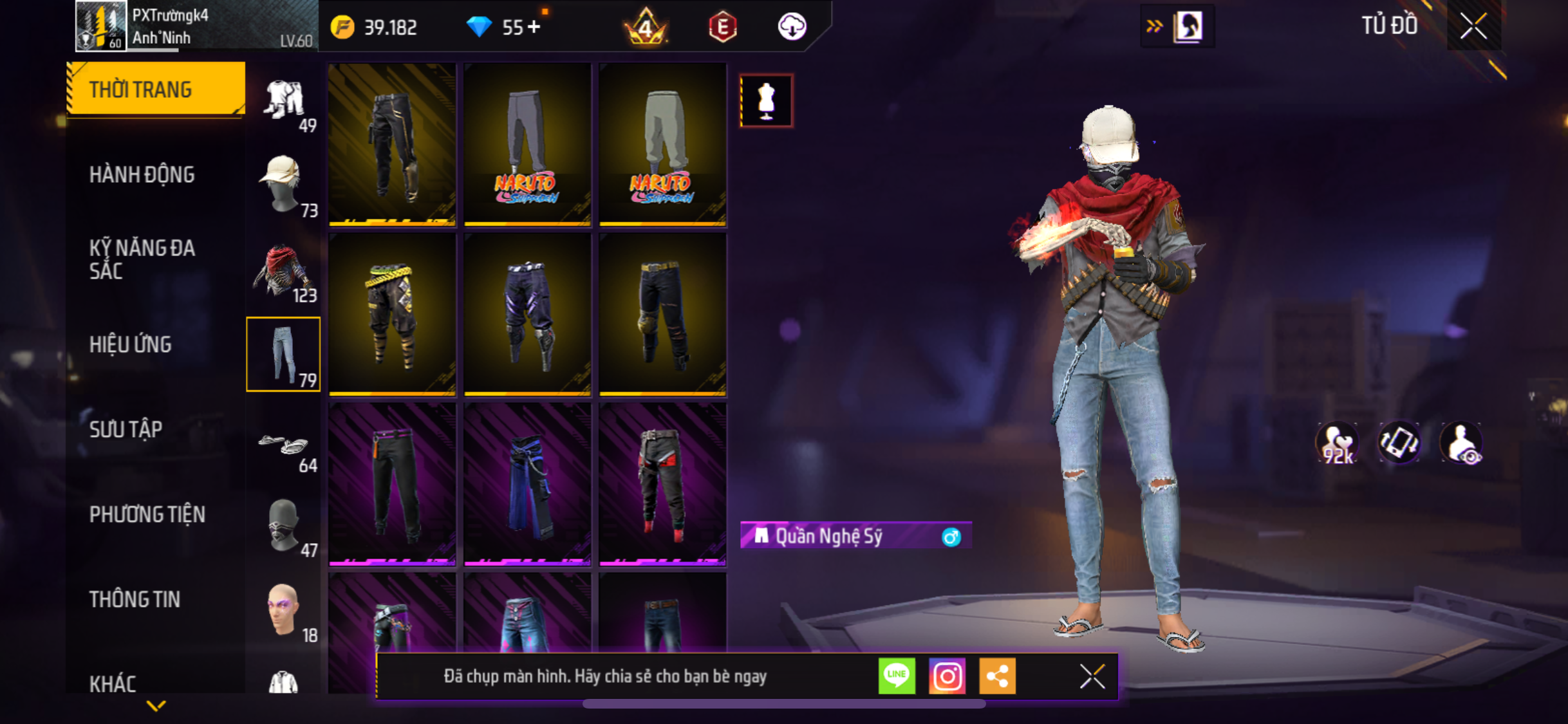
Task: Go to the SƯU TẬP section
Action: (x=126, y=429)
